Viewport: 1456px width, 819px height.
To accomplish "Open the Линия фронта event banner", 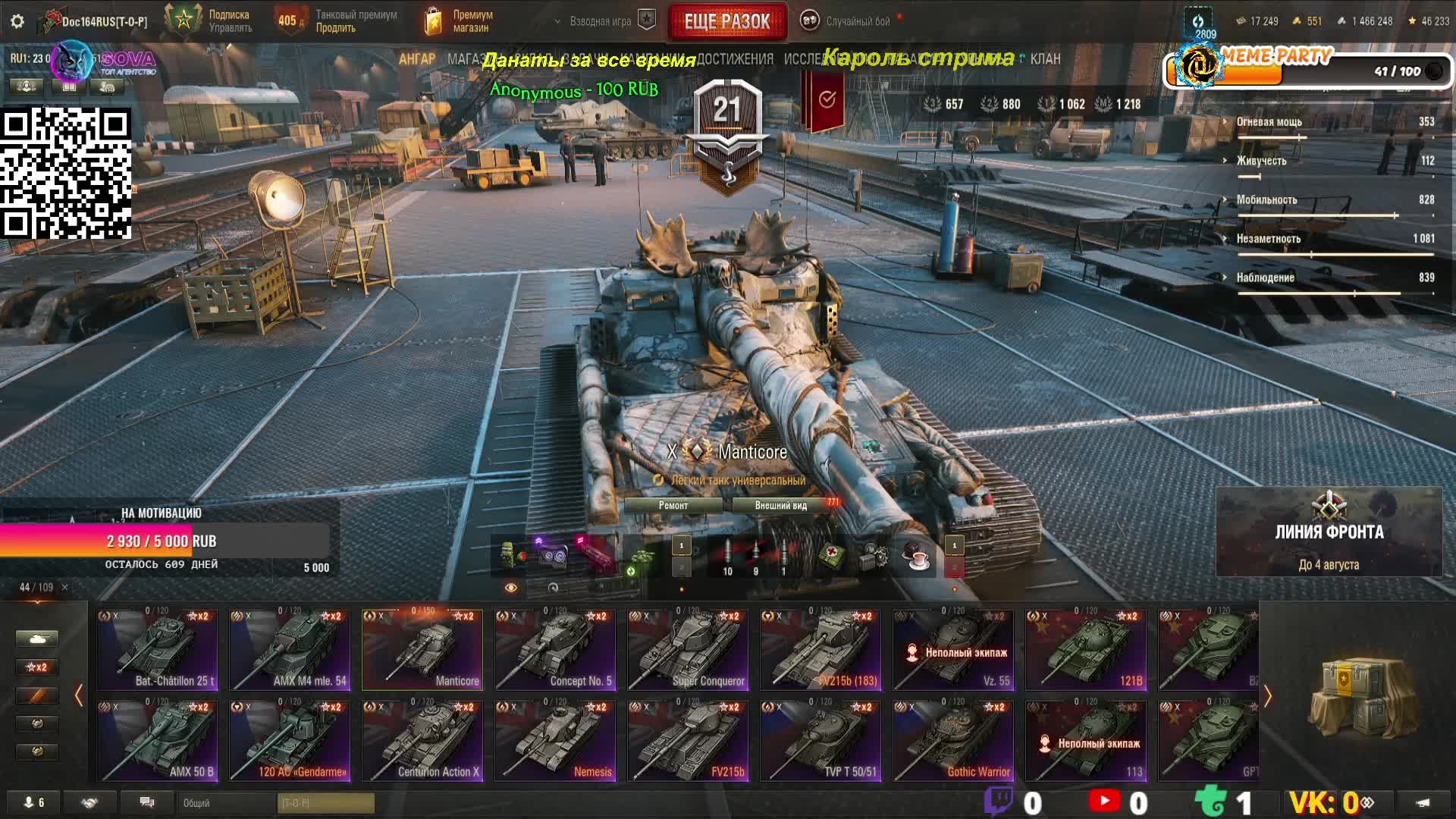I will (1329, 532).
